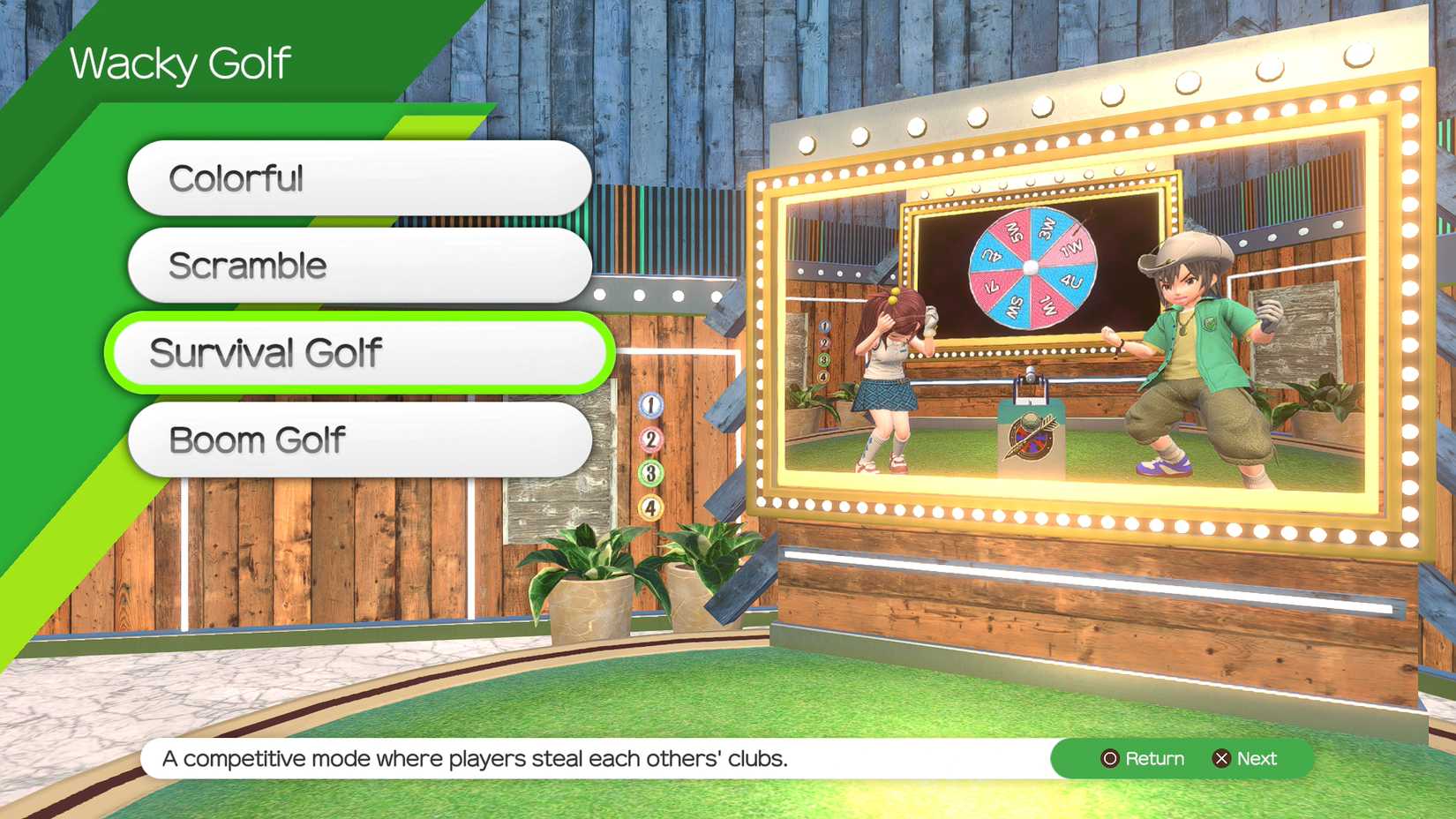
Task: Open the Scramble mode entry
Action: pyautogui.click(x=359, y=265)
